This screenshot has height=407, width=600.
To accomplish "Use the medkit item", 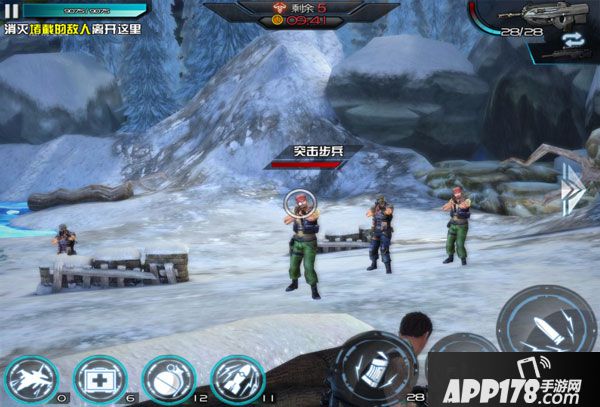I will [98, 380].
